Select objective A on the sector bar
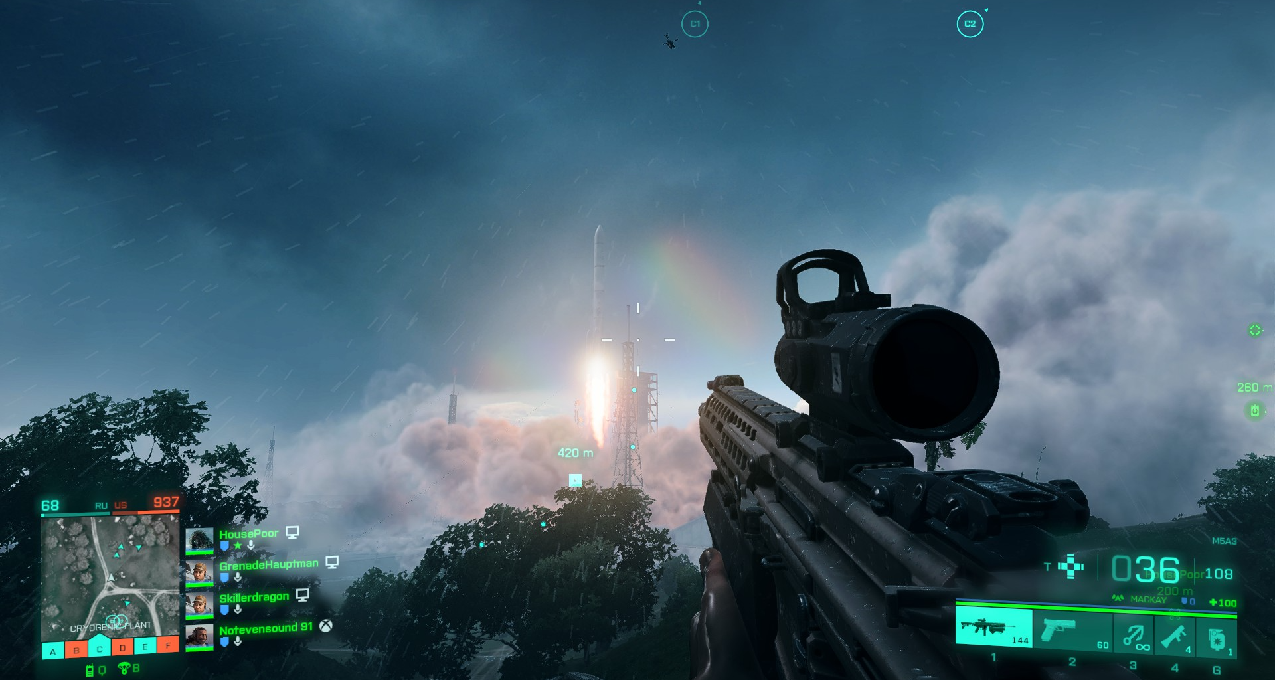 point(53,649)
